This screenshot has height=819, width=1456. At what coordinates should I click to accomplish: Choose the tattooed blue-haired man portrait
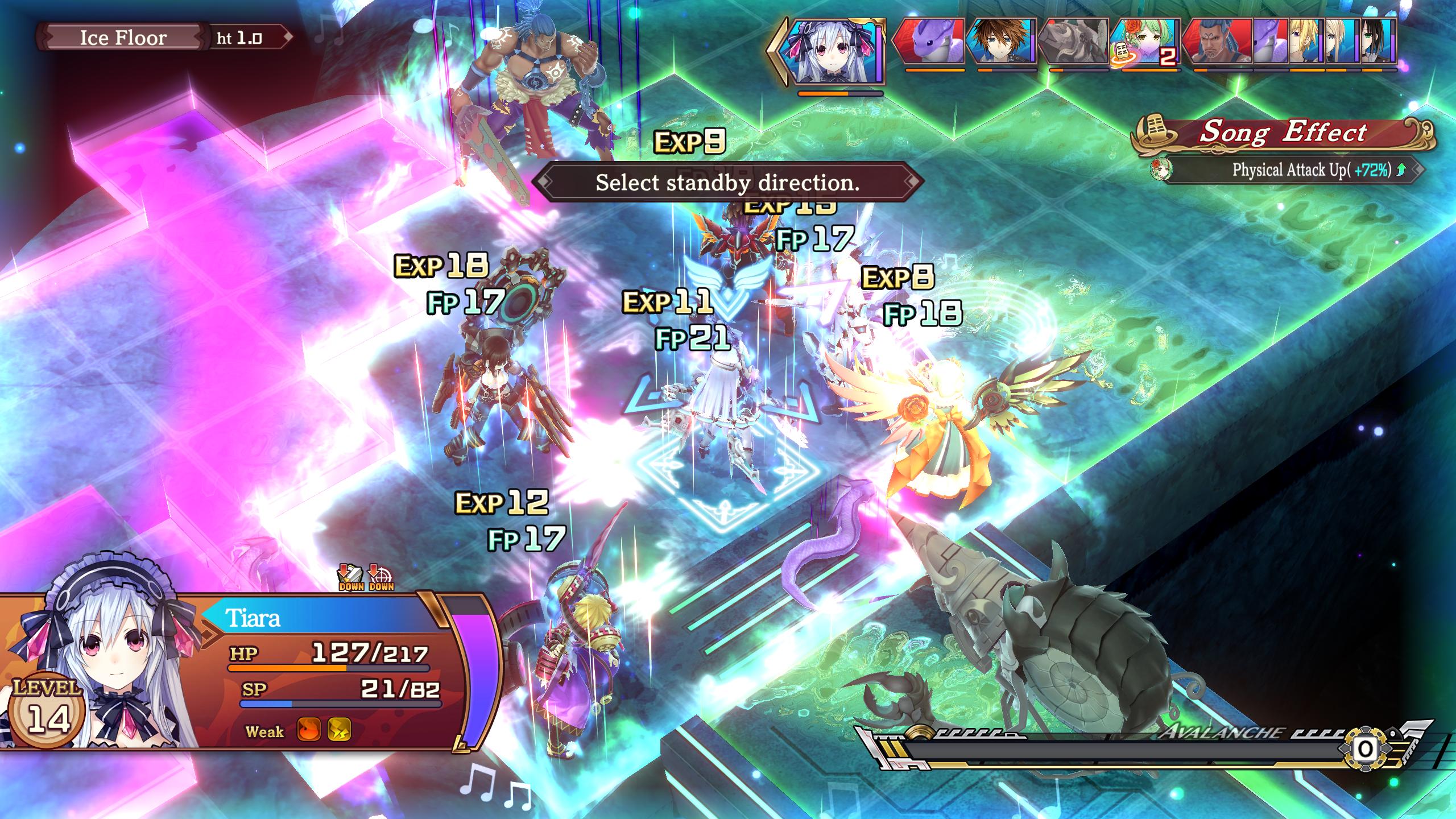[x=1217, y=42]
